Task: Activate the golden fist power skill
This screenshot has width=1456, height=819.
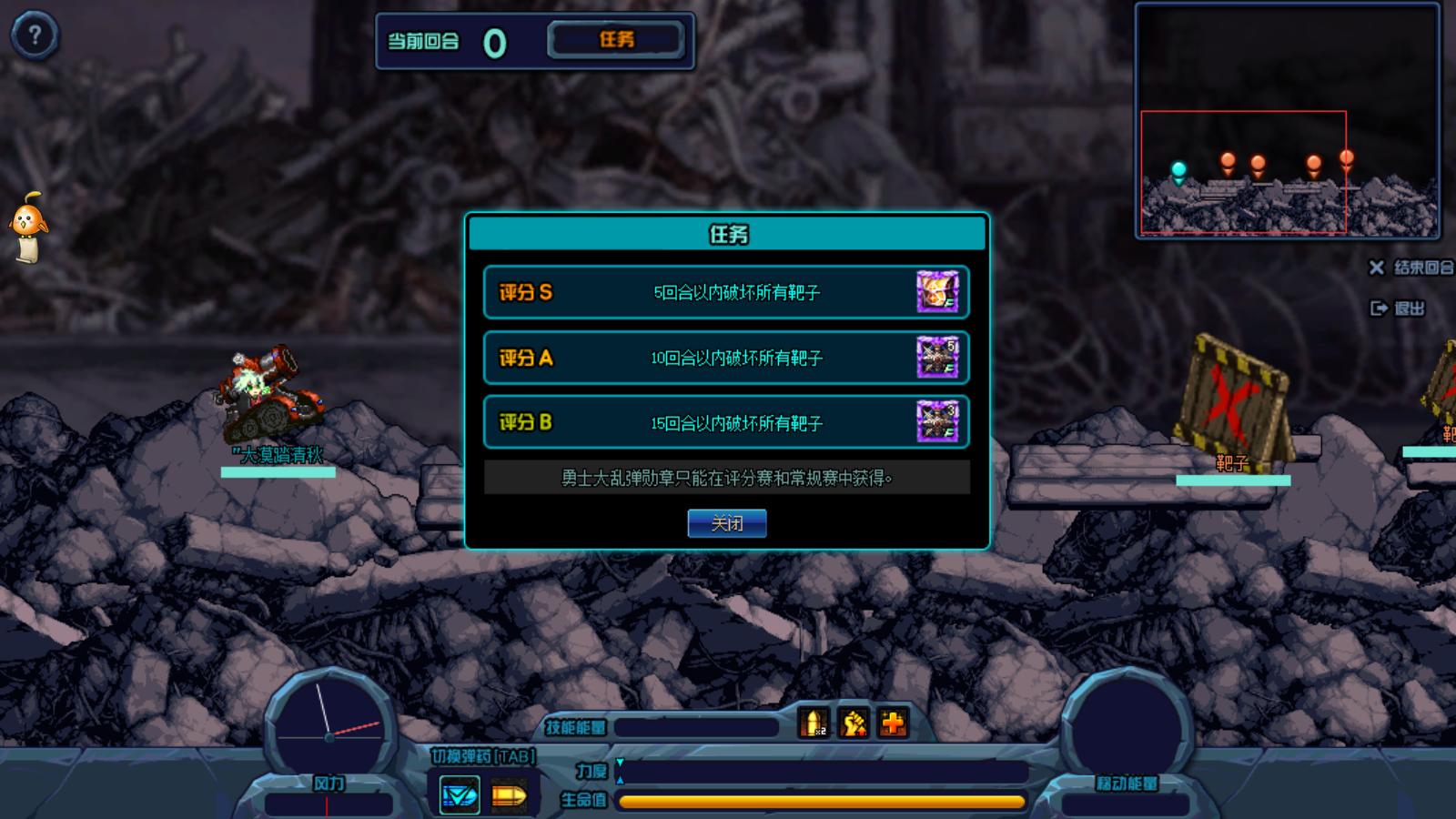Action: (854, 723)
